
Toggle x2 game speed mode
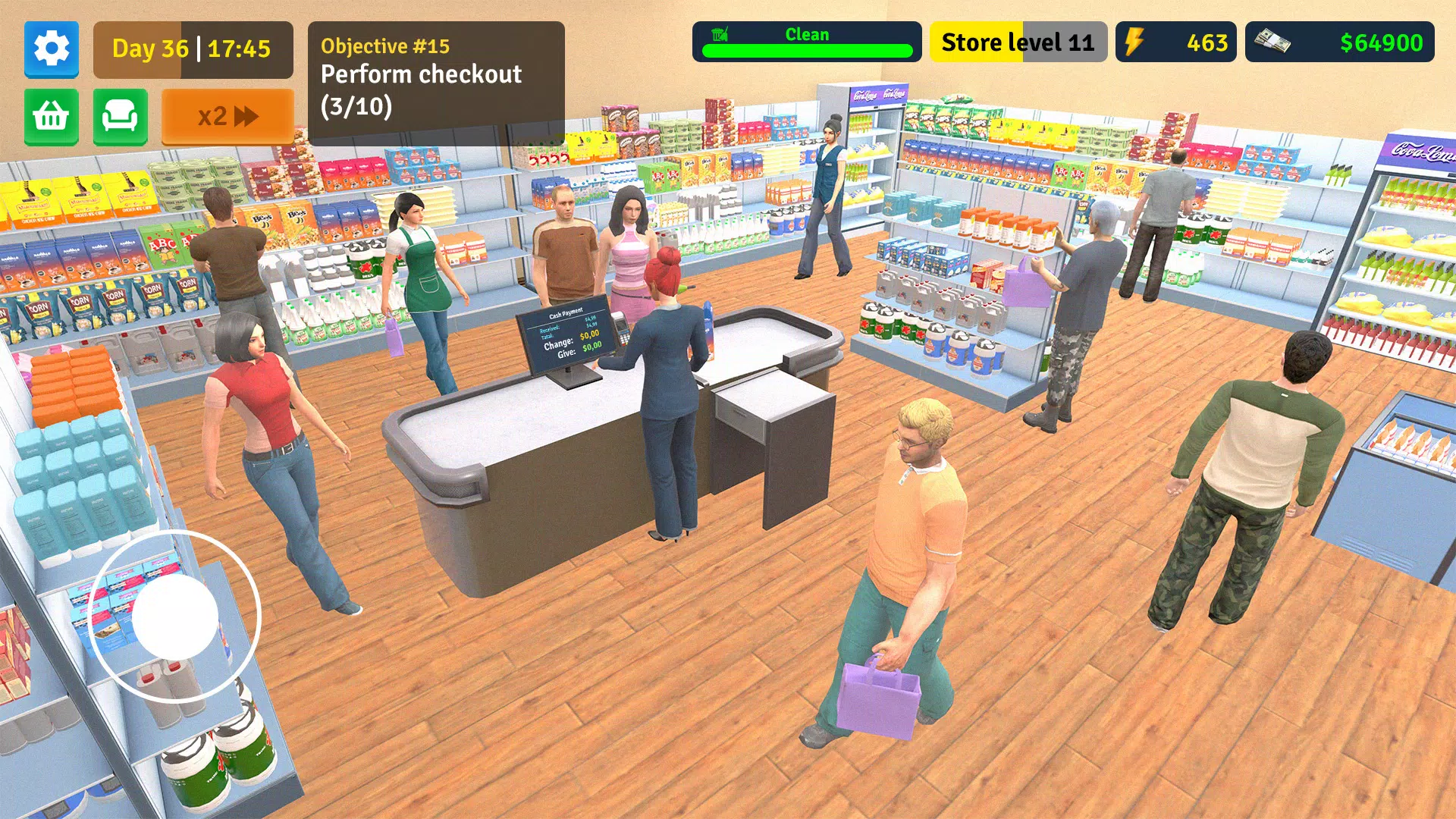227,115
